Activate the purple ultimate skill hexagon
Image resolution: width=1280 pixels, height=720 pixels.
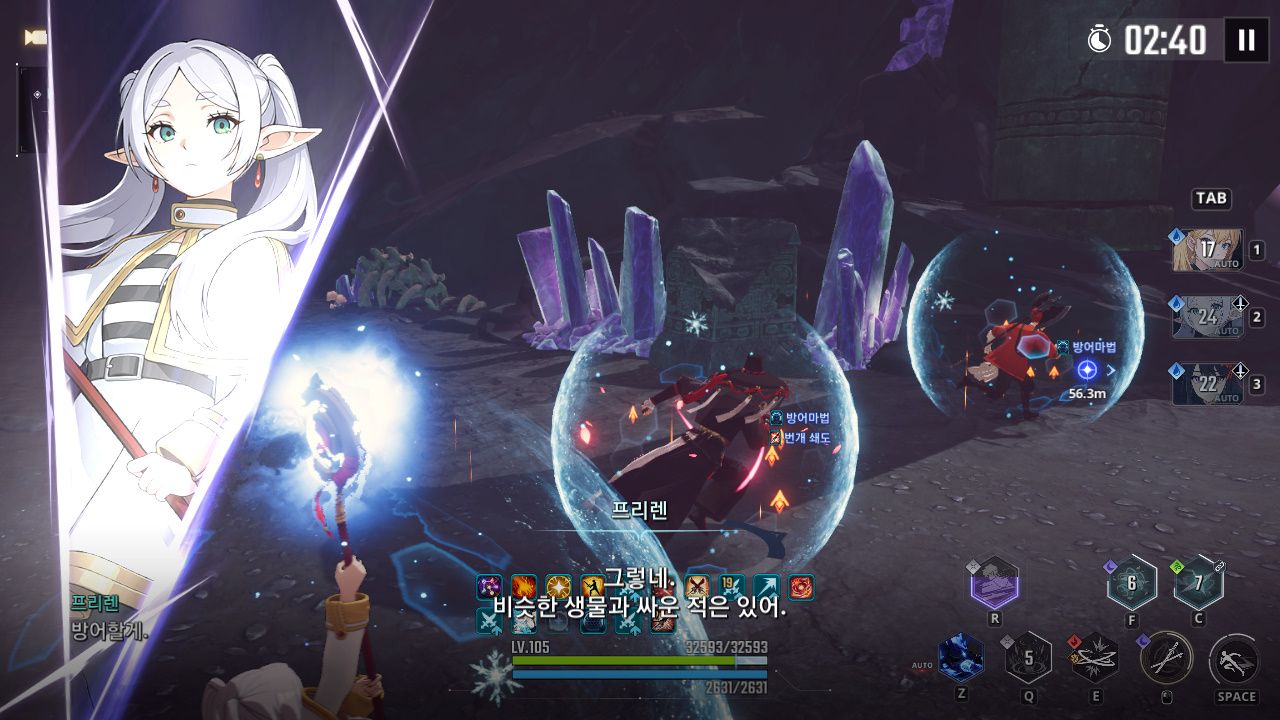click(994, 583)
